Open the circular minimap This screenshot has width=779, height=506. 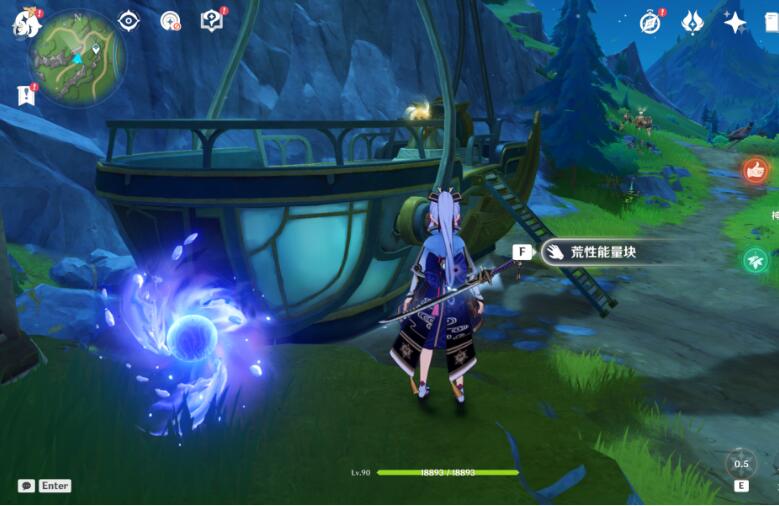(x=76, y=58)
